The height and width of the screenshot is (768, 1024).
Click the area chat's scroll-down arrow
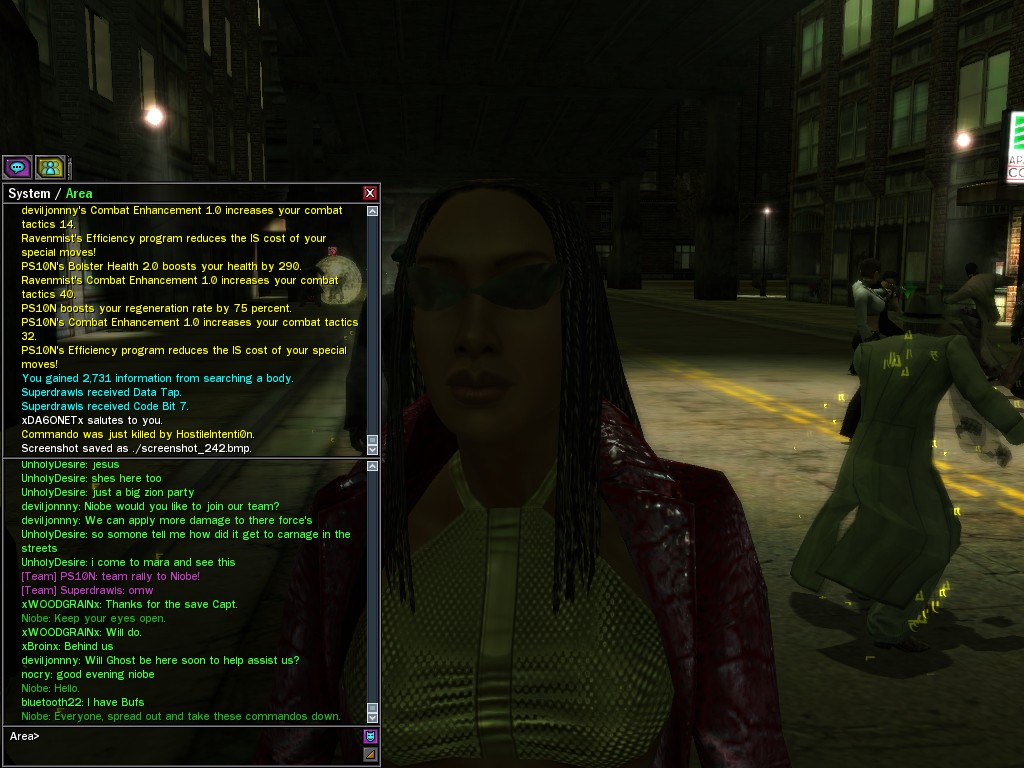(x=373, y=717)
